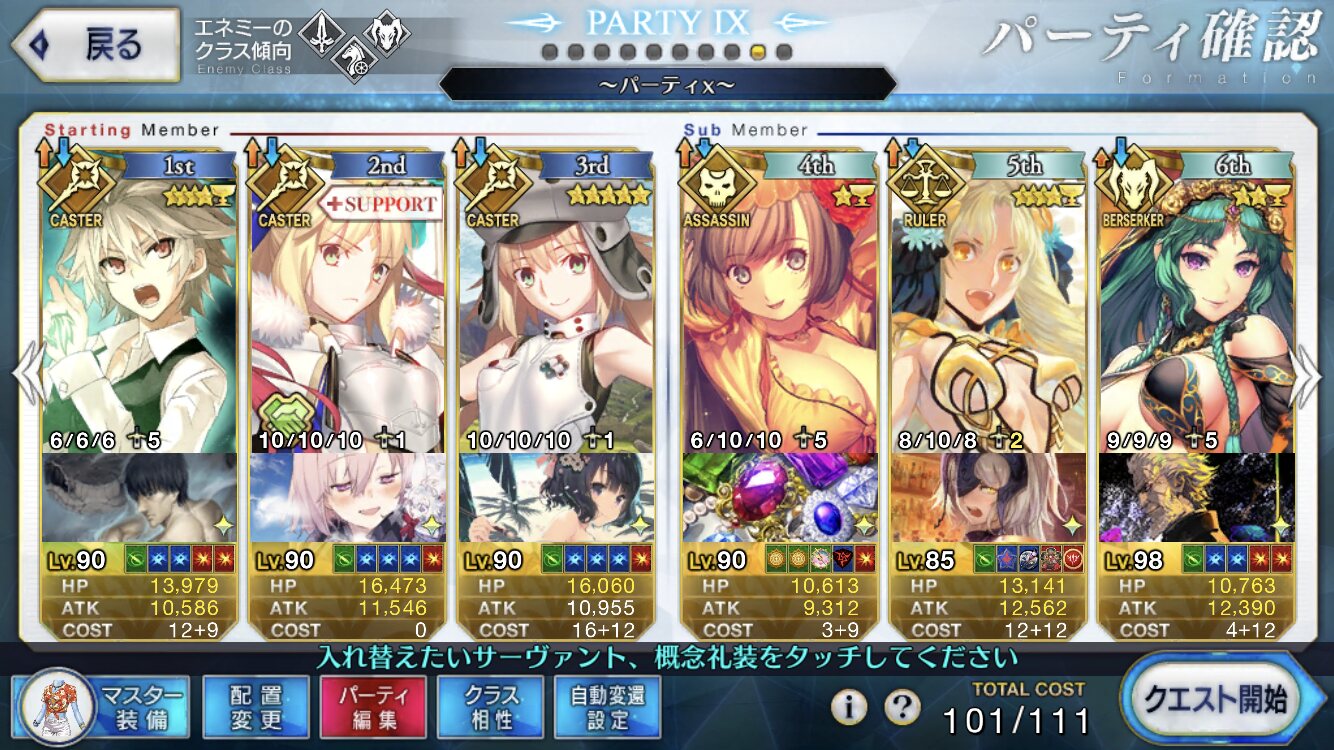
Task: Select the 2nd slot support Caster card
Action: (347, 310)
